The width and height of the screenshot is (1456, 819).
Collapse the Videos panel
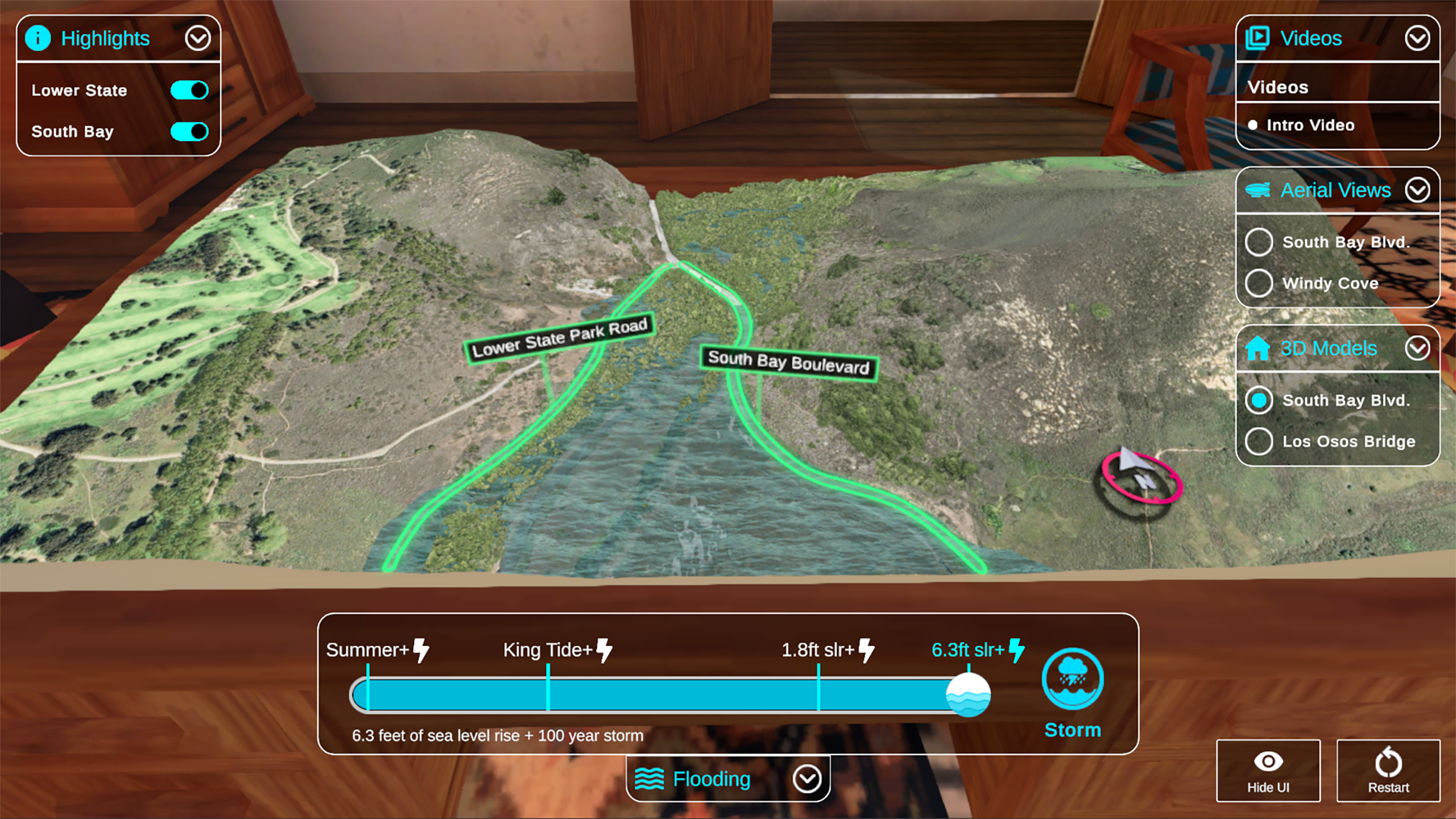click(1417, 39)
